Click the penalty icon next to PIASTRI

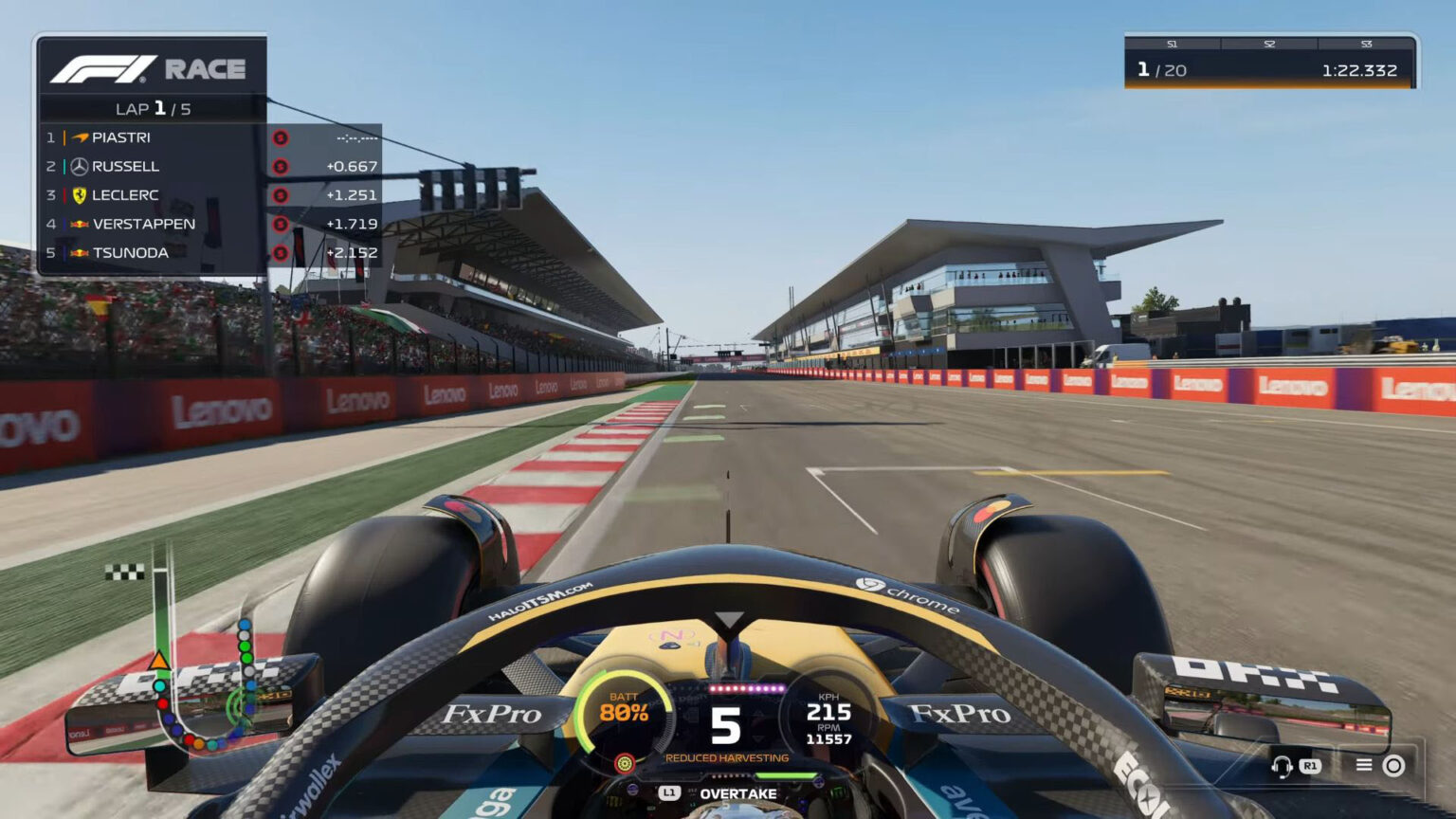click(280, 137)
